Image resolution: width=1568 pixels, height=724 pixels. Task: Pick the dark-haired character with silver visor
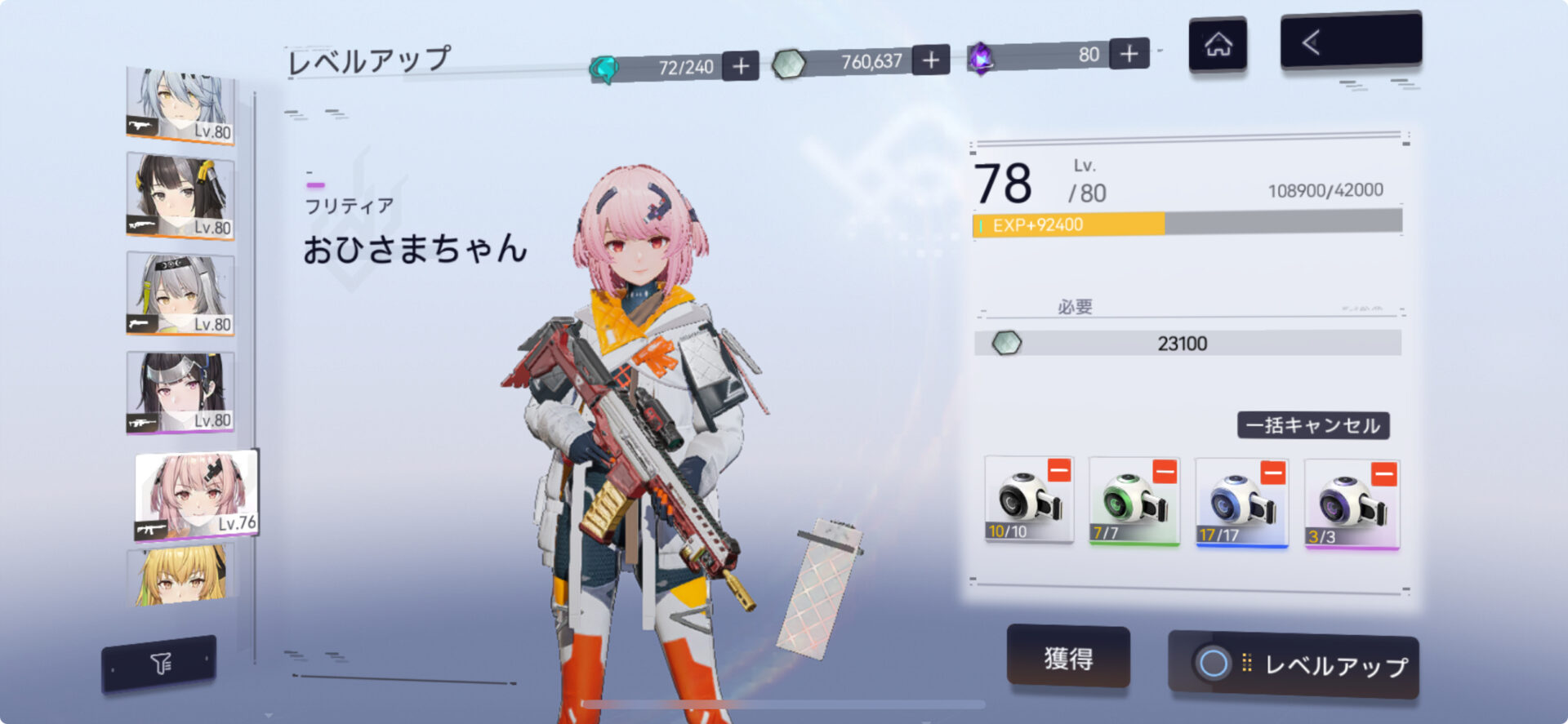[180, 392]
